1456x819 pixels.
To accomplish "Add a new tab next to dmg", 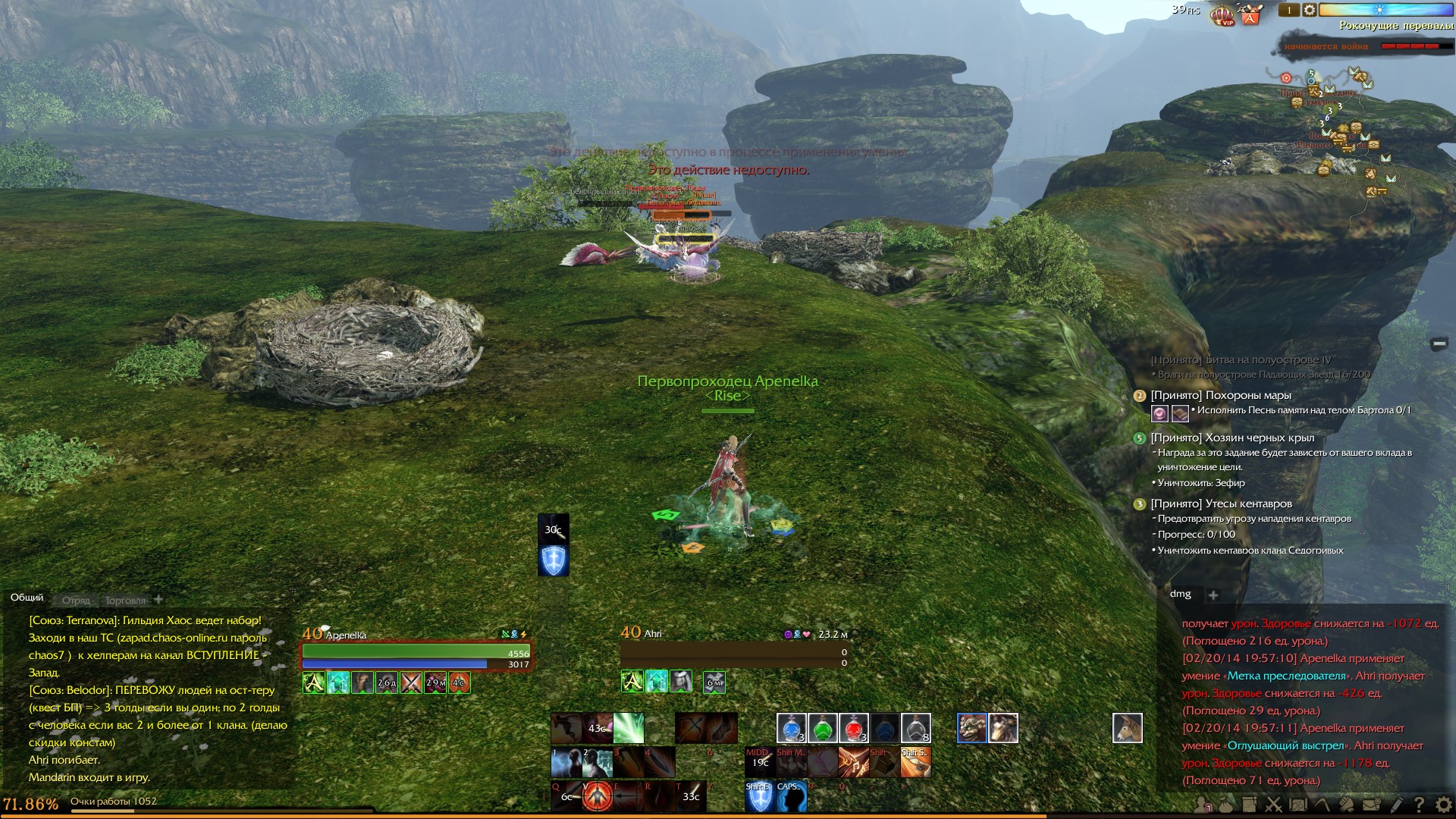I will coord(1213,595).
